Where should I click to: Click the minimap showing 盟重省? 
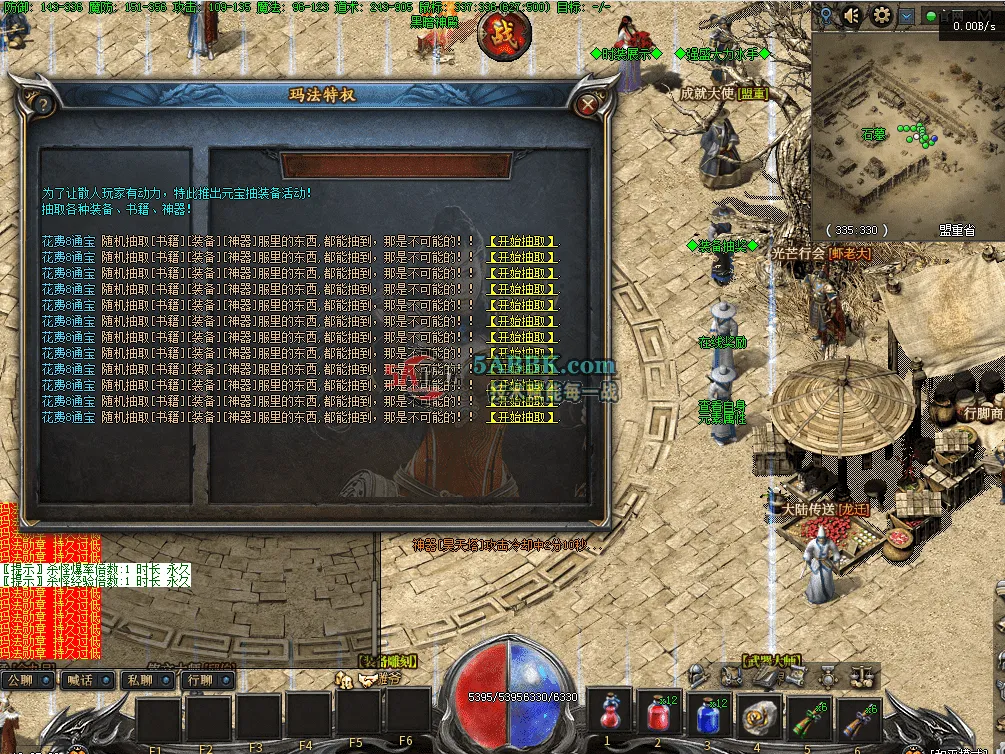[907, 130]
